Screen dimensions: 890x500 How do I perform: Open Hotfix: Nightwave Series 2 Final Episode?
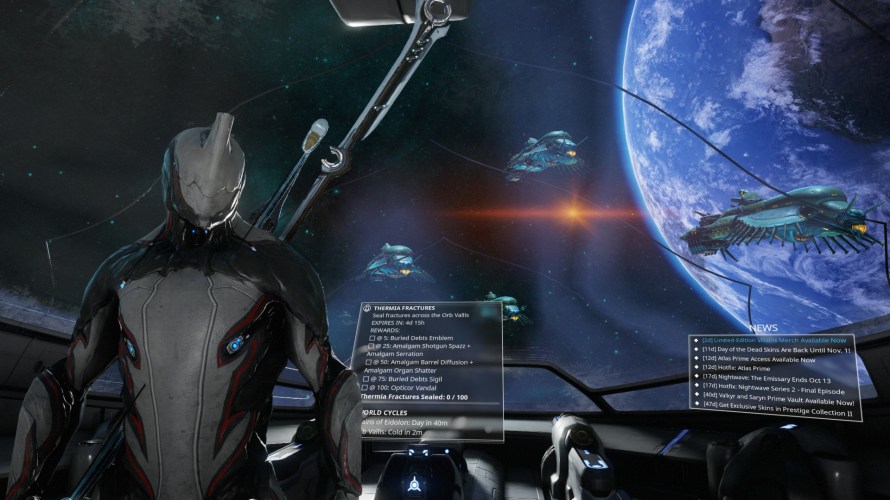(x=773, y=391)
